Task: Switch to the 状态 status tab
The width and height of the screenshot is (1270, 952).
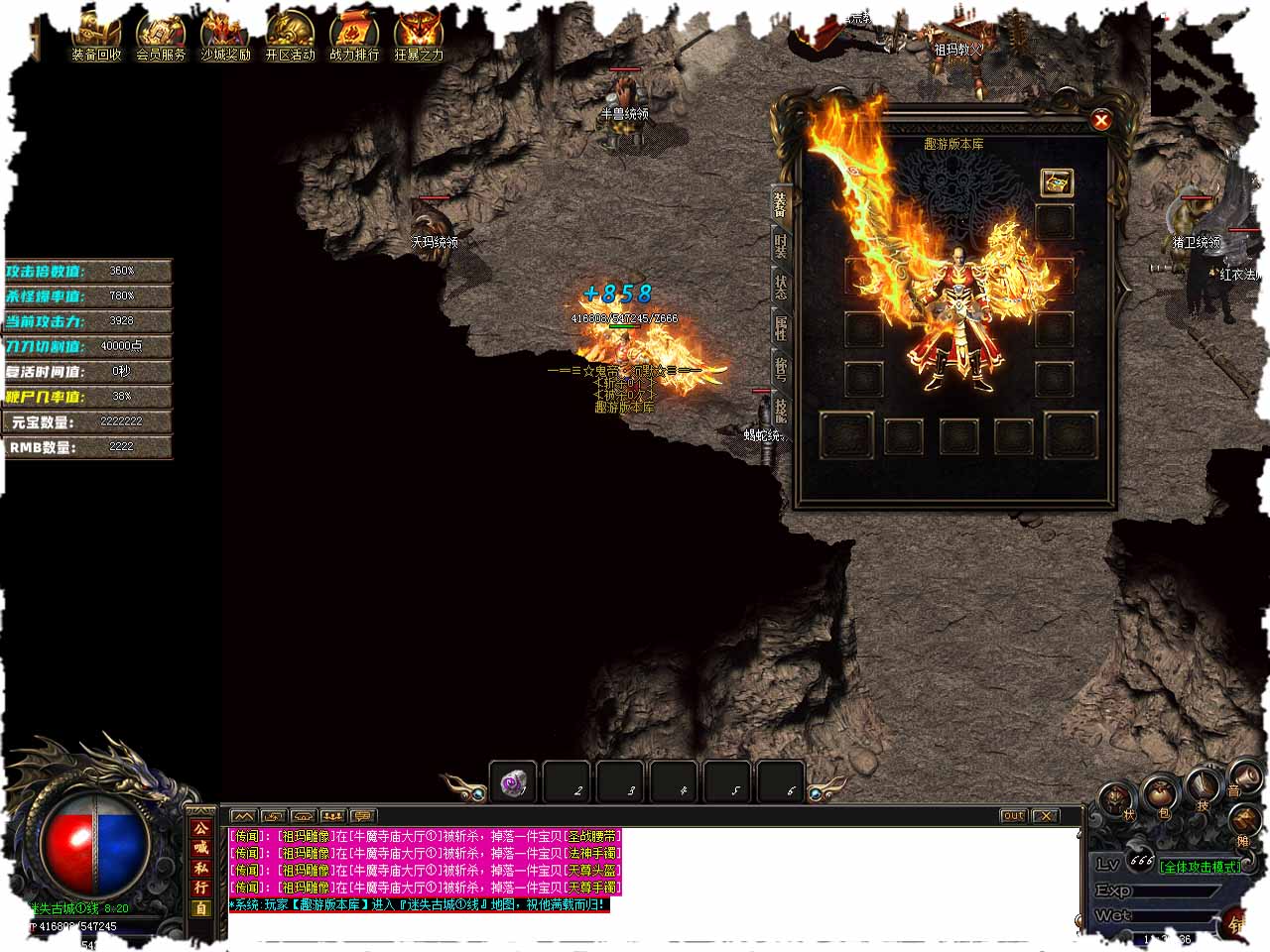Action: pyautogui.click(x=781, y=288)
